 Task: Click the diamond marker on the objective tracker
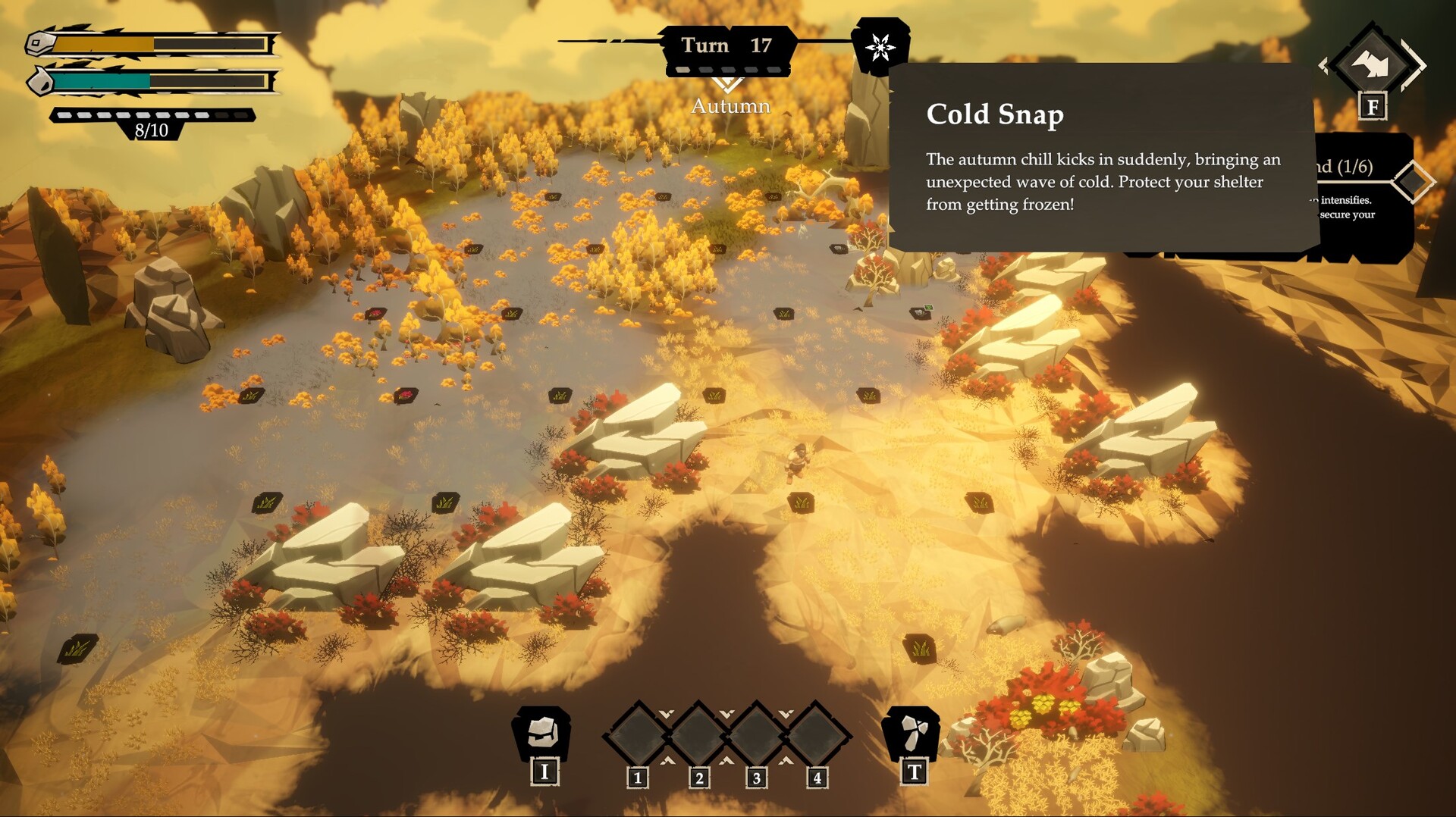click(1413, 182)
